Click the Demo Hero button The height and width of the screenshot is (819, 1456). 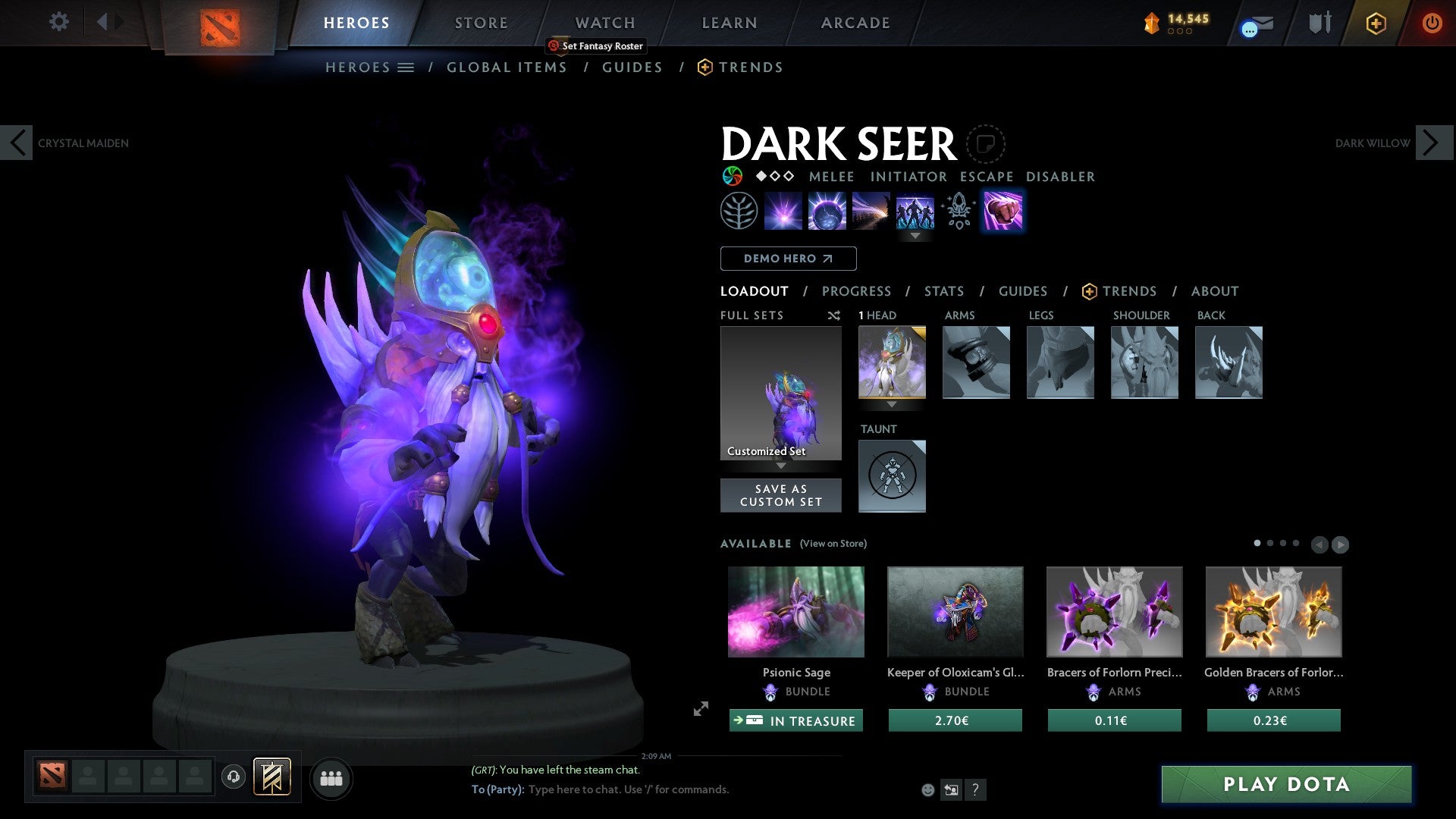coord(788,259)
